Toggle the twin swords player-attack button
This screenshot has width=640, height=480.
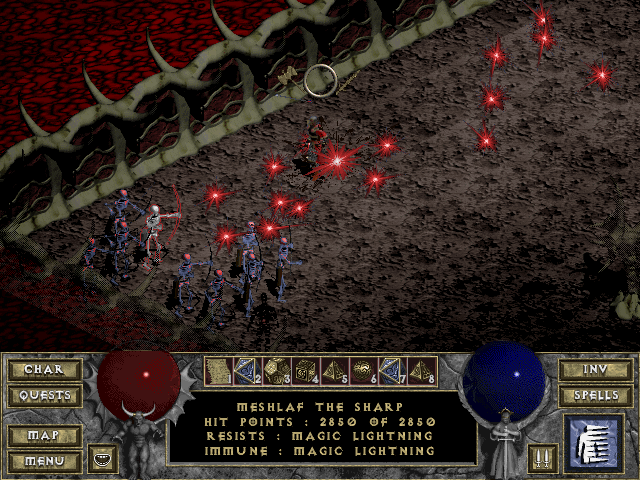[x=540, y=459]
